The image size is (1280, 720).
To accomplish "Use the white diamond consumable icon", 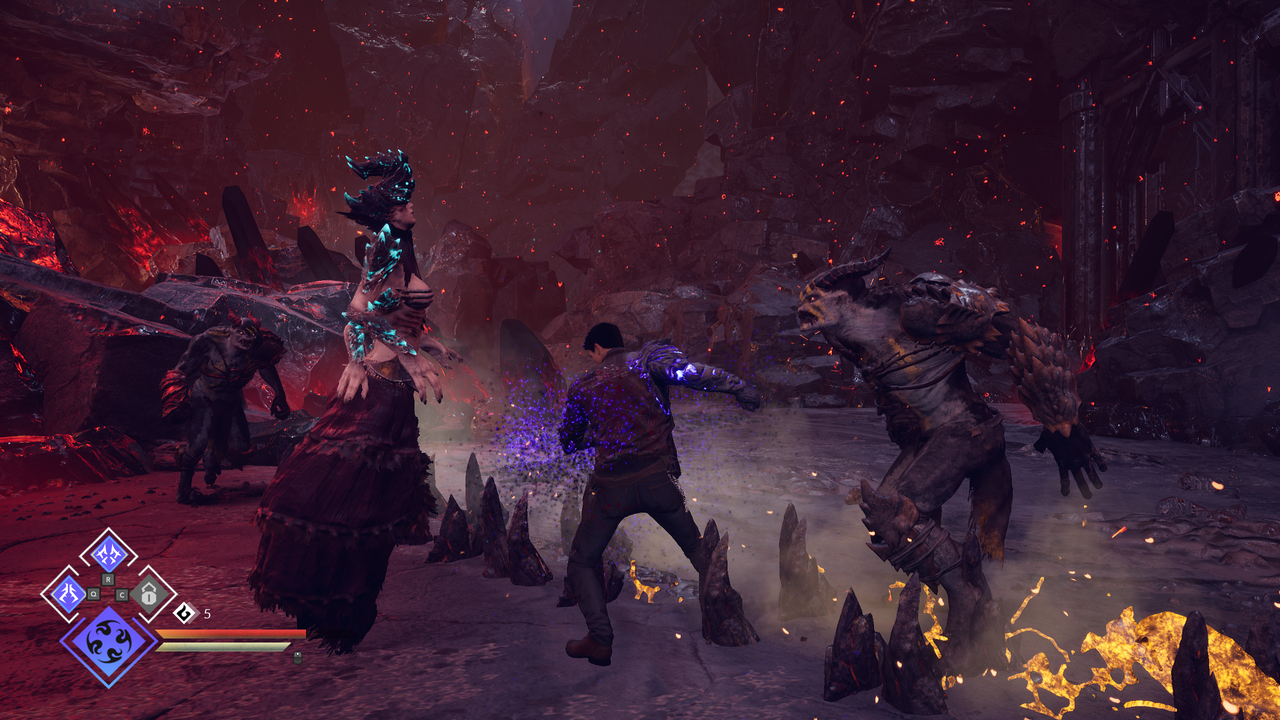I will tap(185, 613).
